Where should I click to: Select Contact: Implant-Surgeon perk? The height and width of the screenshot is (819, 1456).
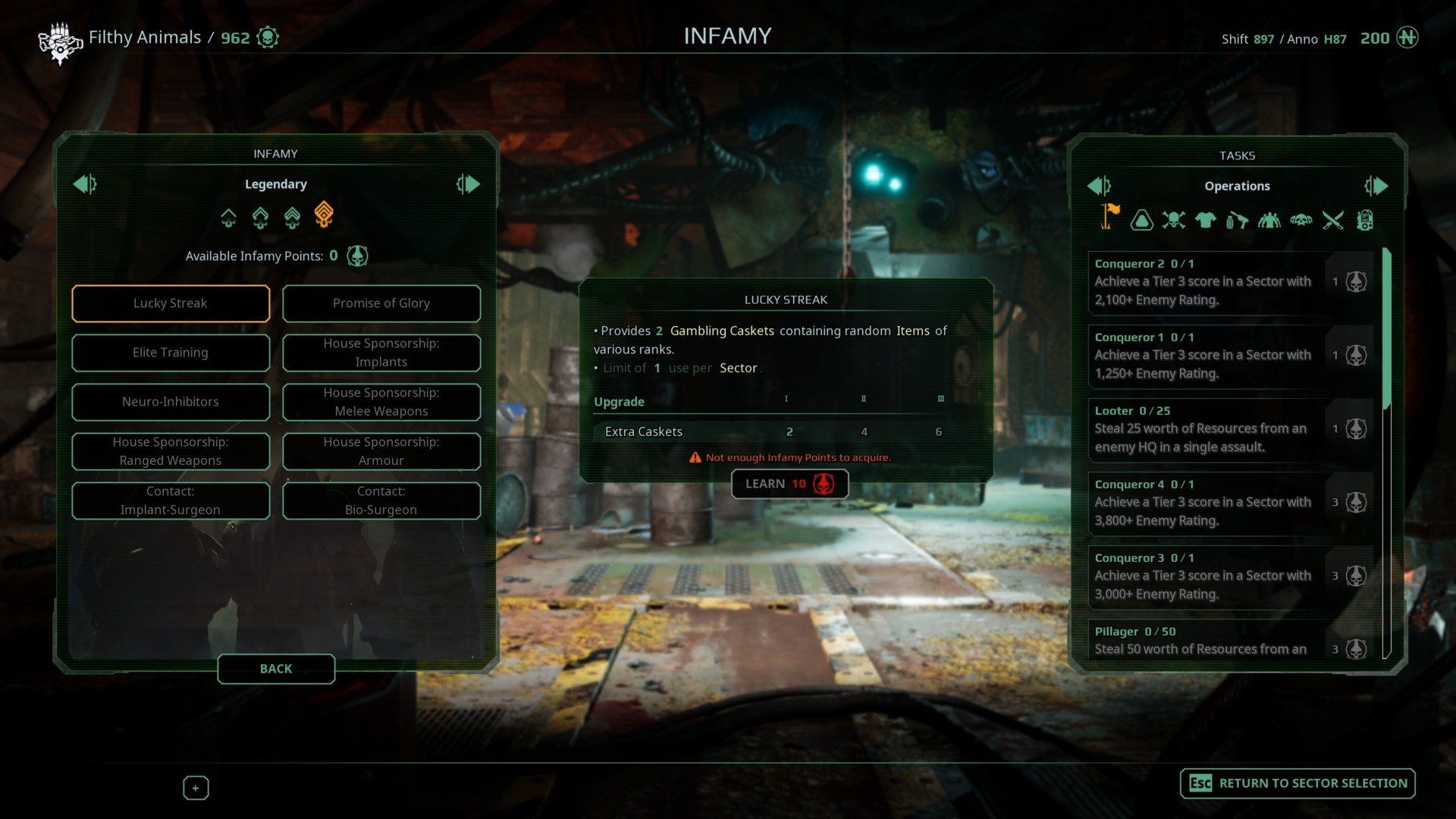click(x=171, y=500)
